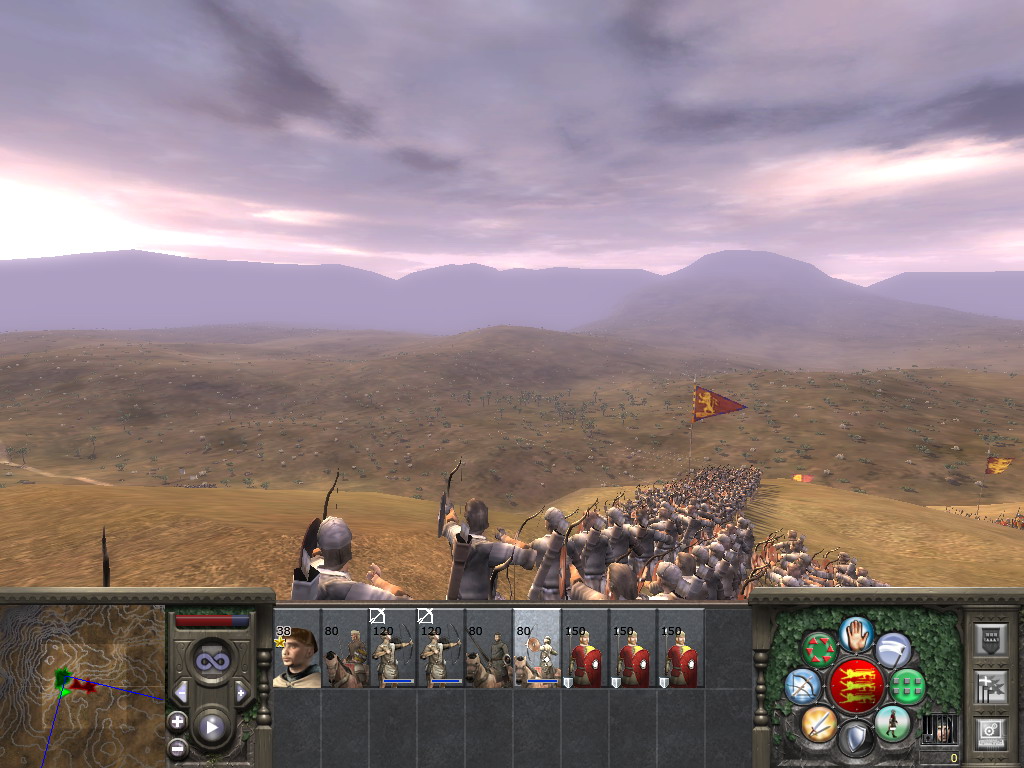Open the gear options menu button
The height and width of the screenshot is (768, 1024).
[990, 732]
